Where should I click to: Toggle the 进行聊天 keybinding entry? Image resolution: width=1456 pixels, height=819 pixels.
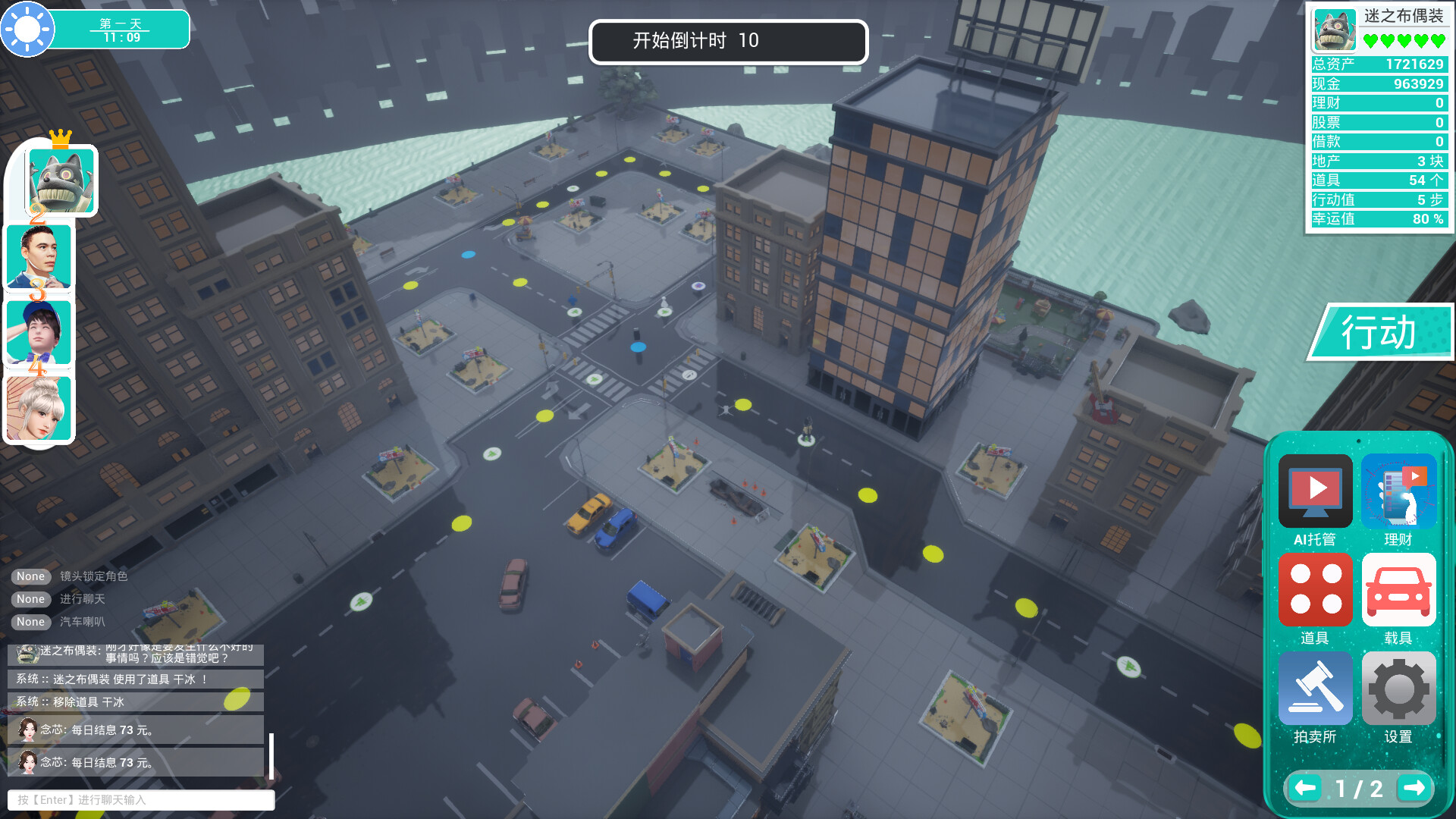(30, 599)
